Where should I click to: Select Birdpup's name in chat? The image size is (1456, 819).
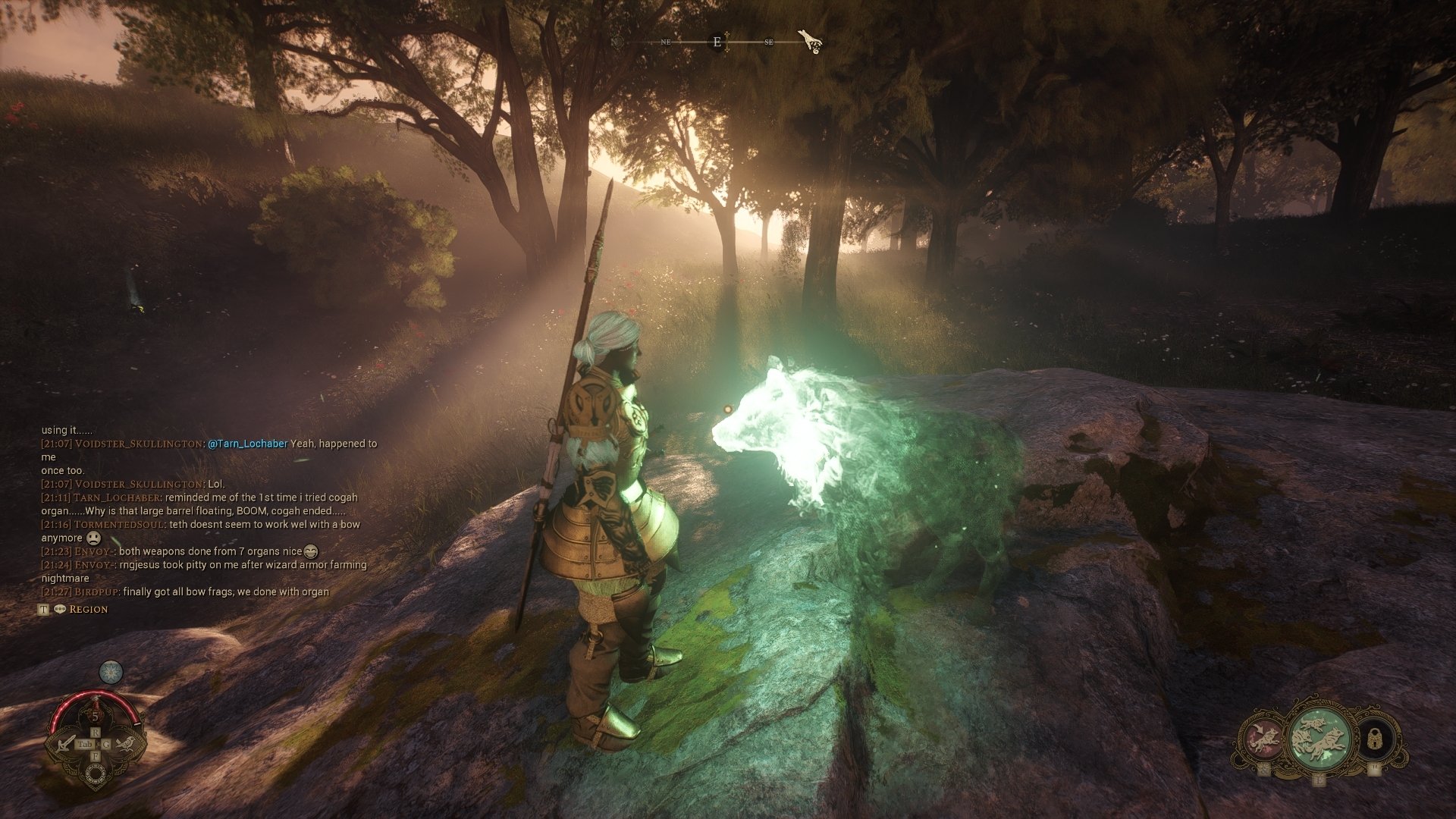(x=96, y=591)
